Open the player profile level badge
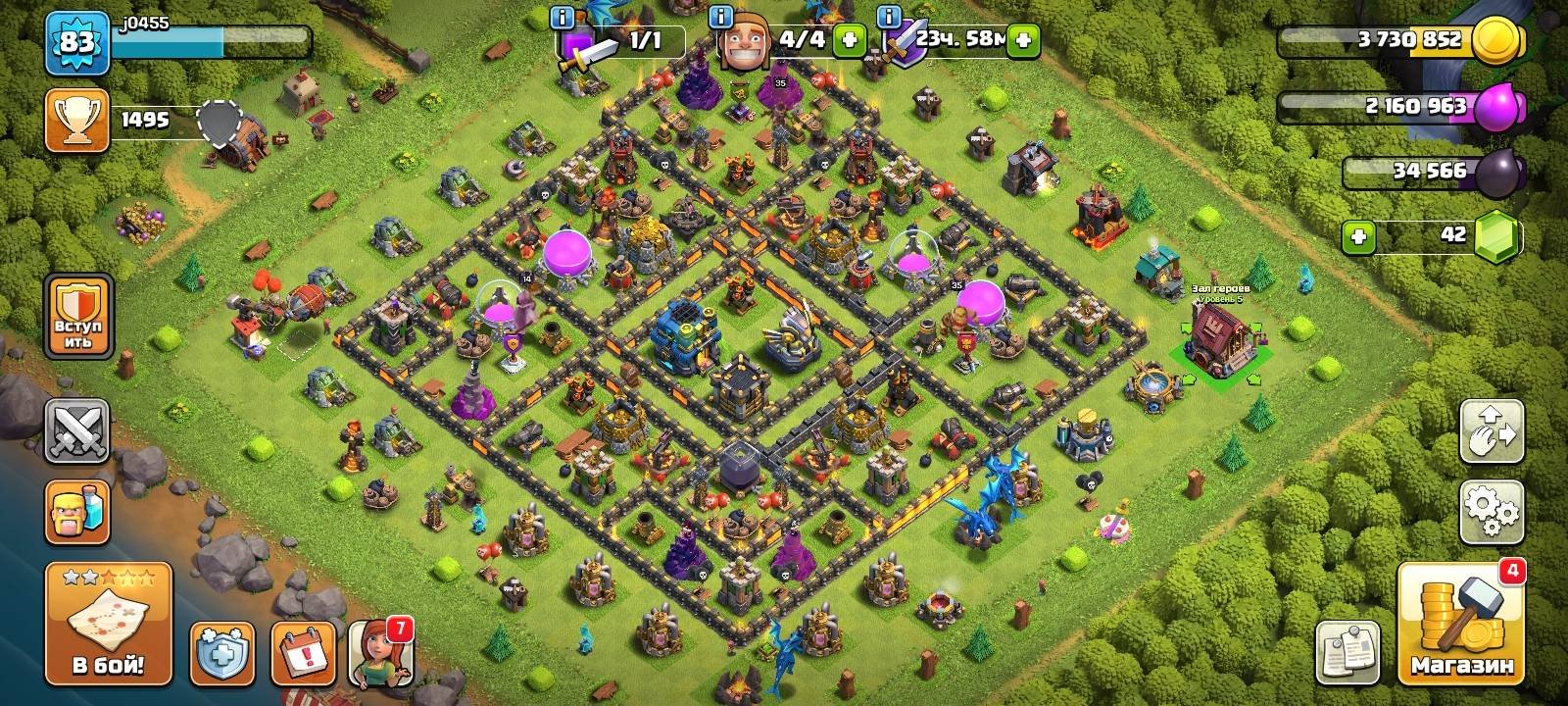Image resolution: width=1568 pixels, height=706 pixels. pos(78,41)
